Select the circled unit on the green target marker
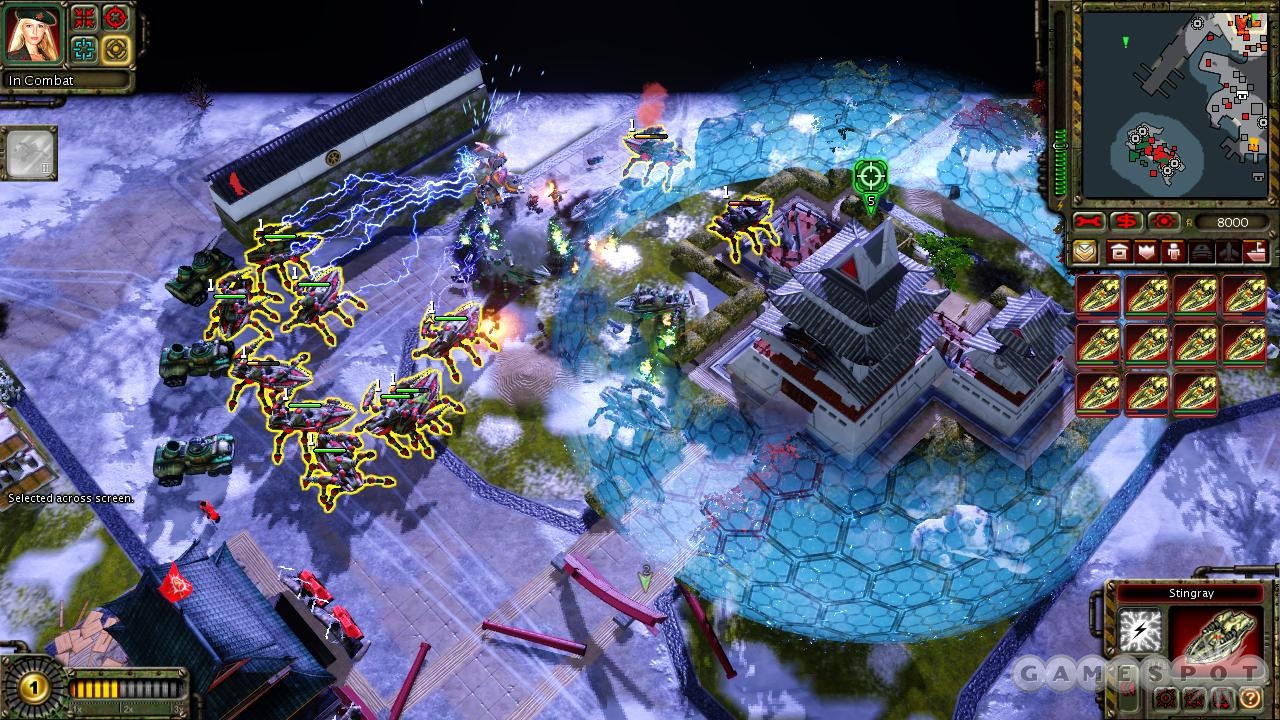The height and width of the screenshot is (720, 1280). point(870,177)
